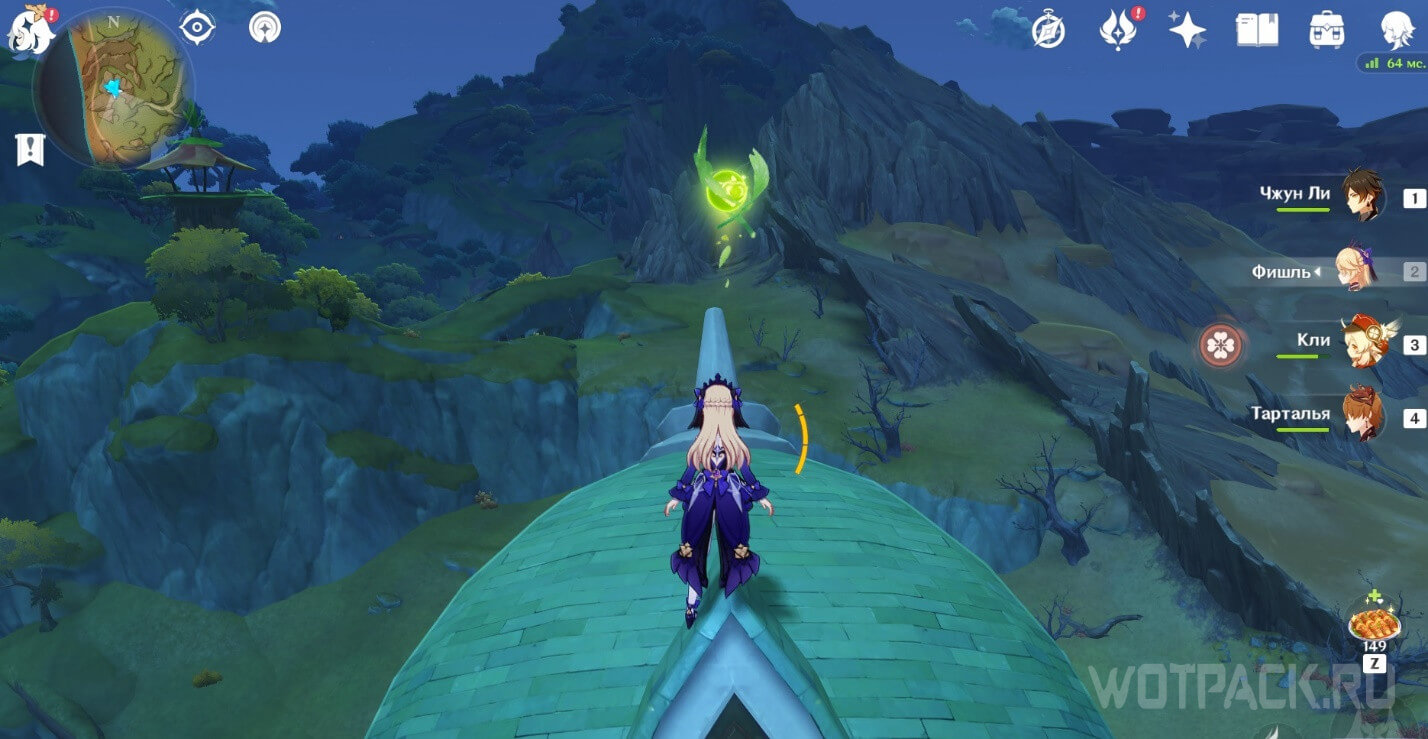
Task: Switch to party member Чжун Ли
Action: click(1362, 197)
